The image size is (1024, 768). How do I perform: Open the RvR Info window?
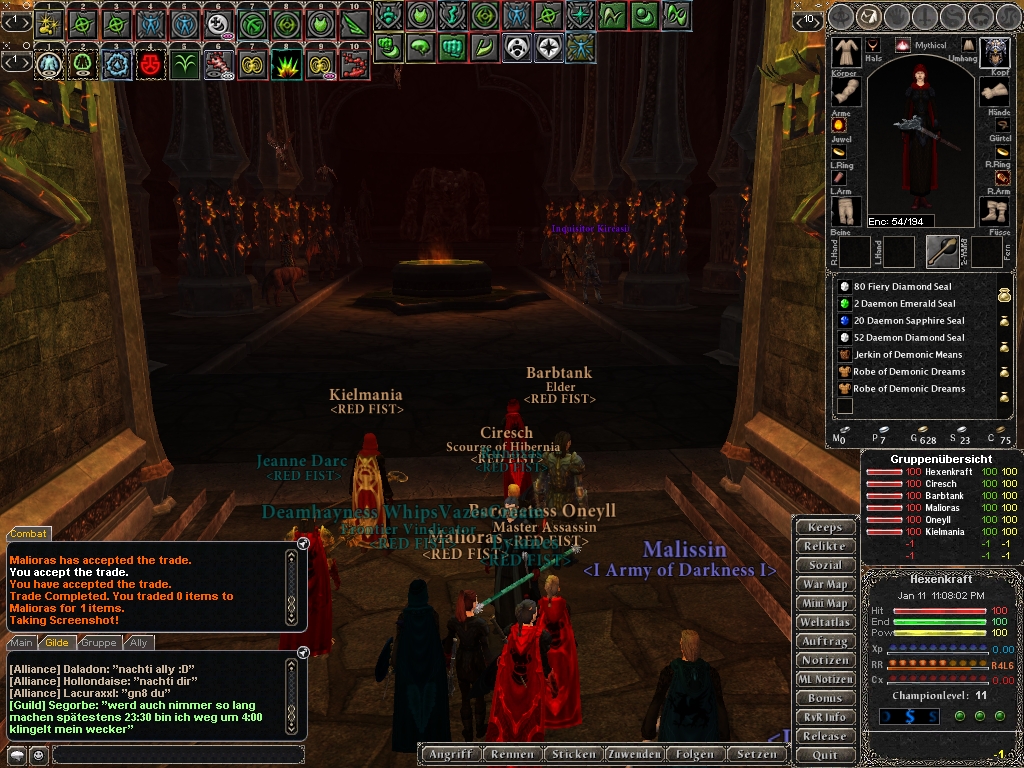coord(825,717)
